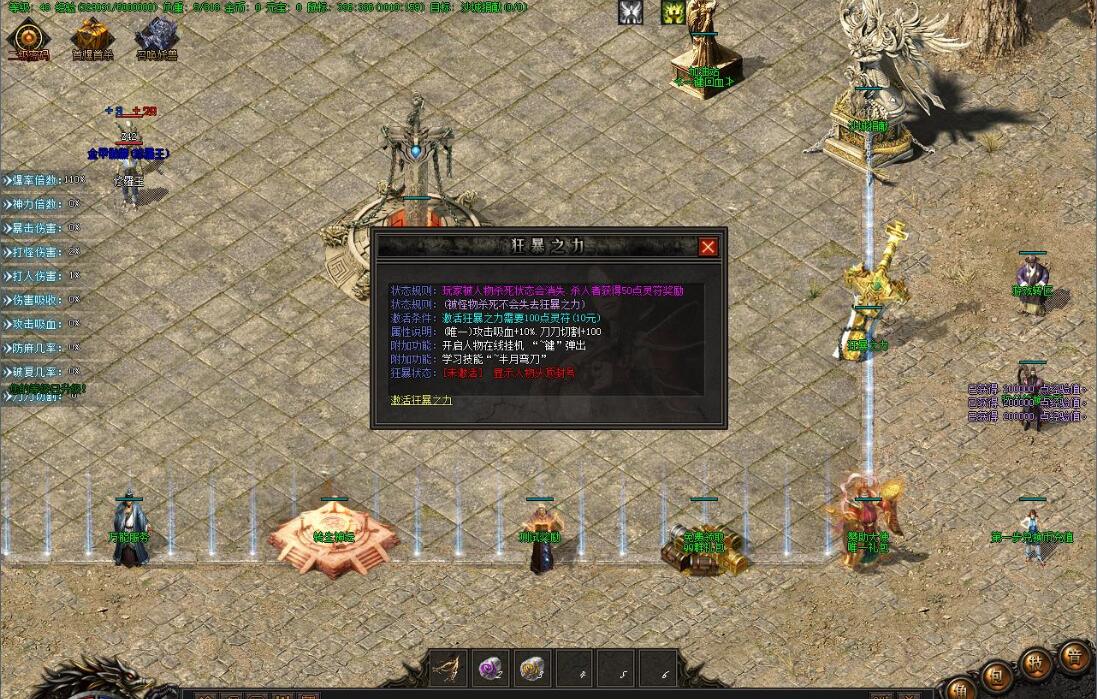Close the 狂暴之力 dialog window
The width and height of the screenshot is (1097, 699).
click(x=708, y=247)
